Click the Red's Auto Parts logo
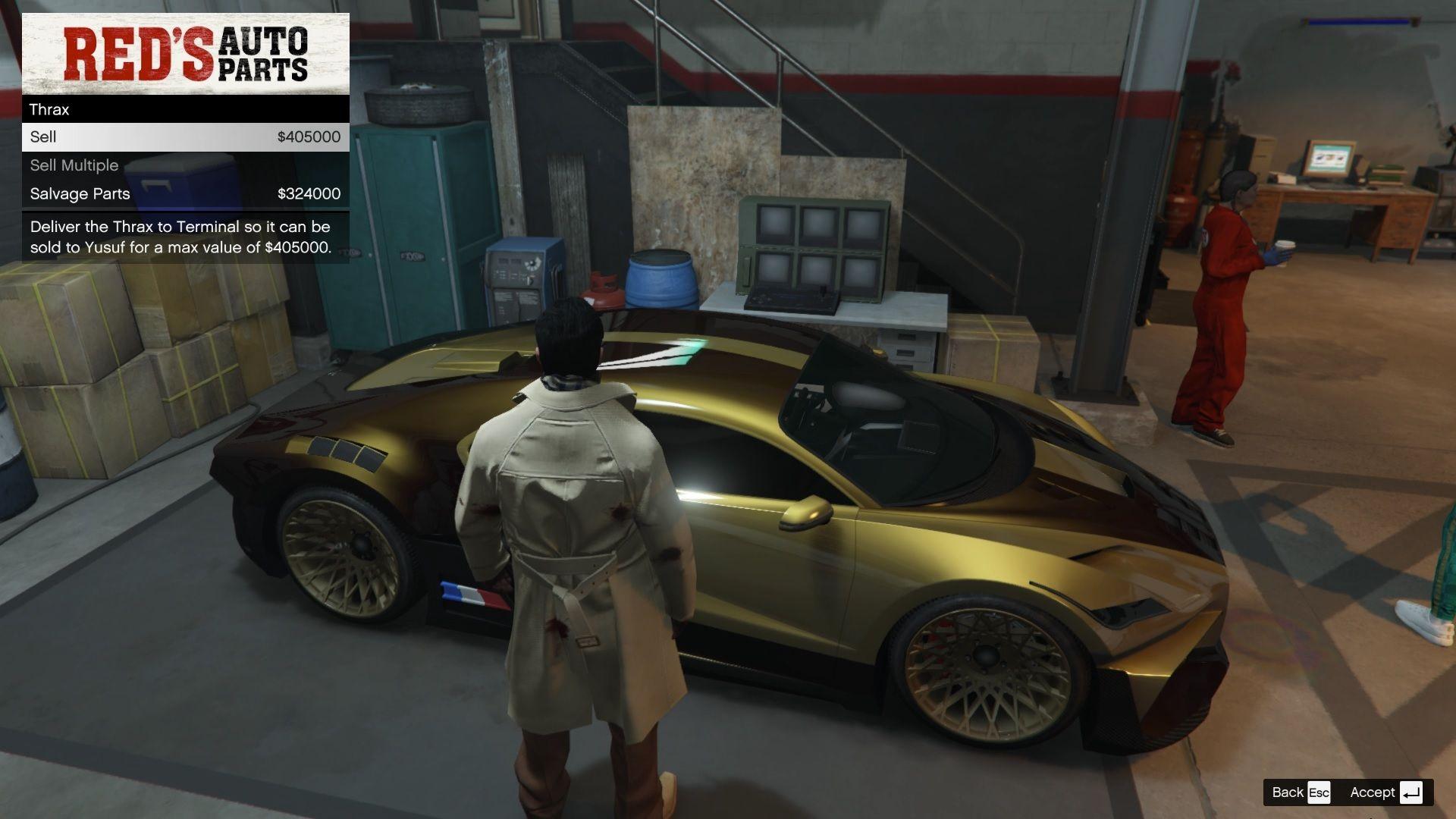Viewport: 1456px width, 819px height. pyautogui.click(x=186, y=53)
